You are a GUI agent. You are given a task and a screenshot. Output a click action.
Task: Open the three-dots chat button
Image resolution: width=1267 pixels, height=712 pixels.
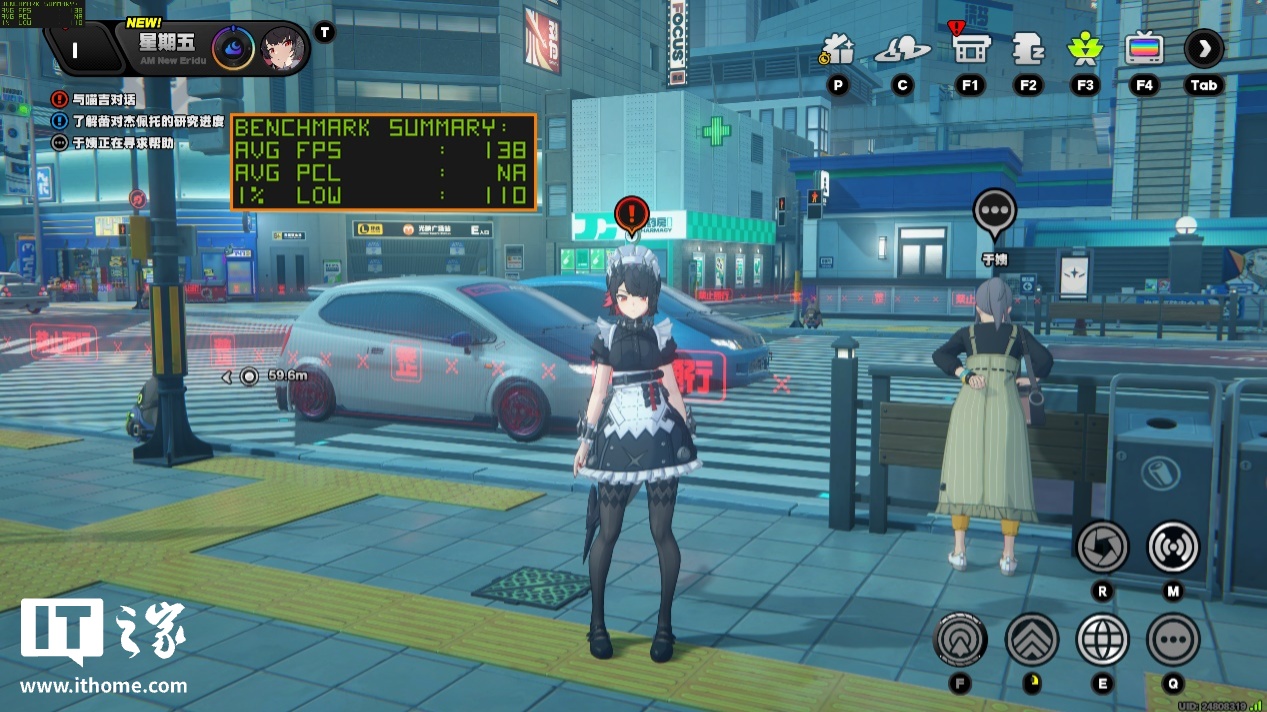tap(1173, 640)
